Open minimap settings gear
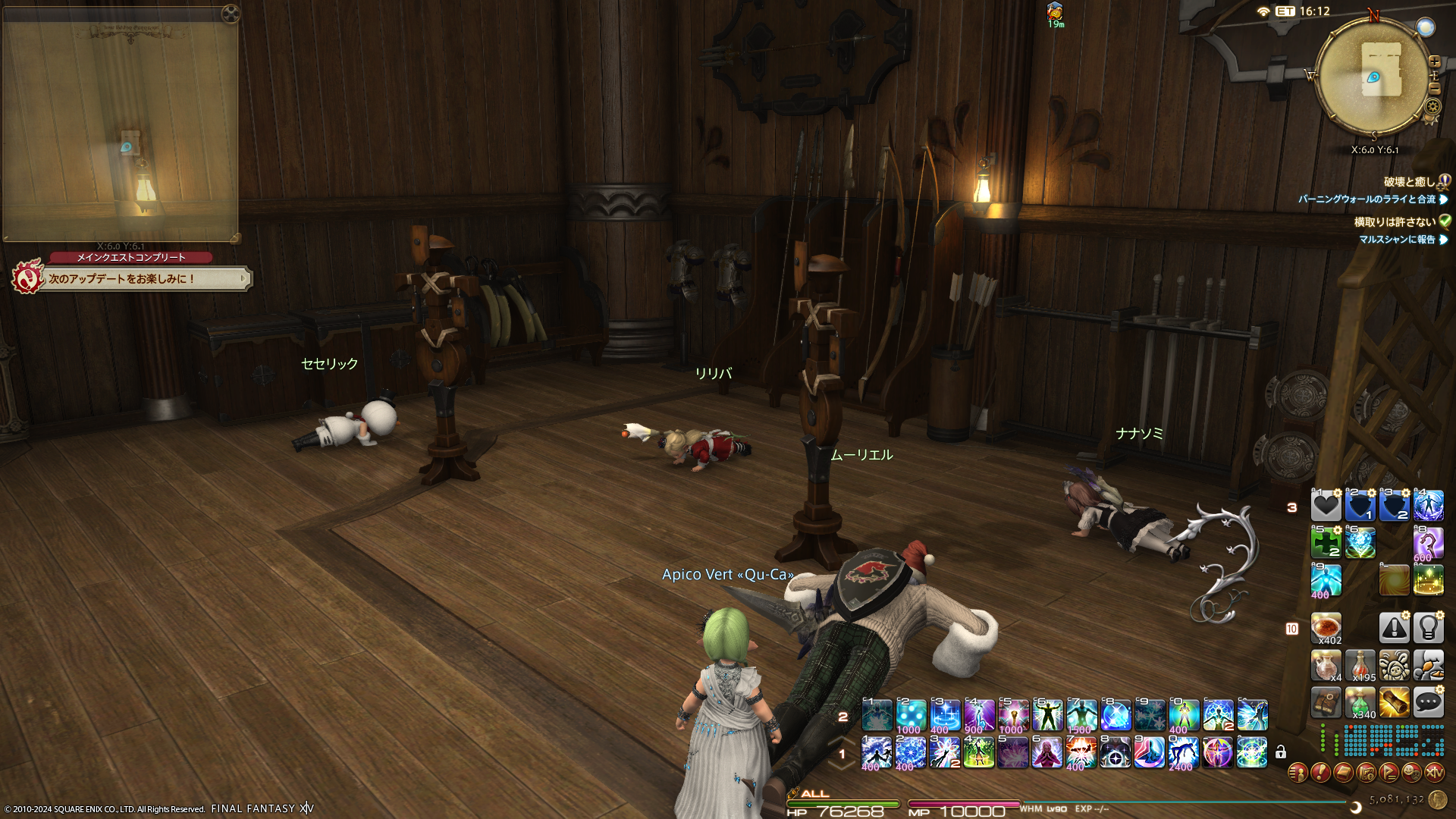The image size is (1456, 819). [x=1432, y=106]
